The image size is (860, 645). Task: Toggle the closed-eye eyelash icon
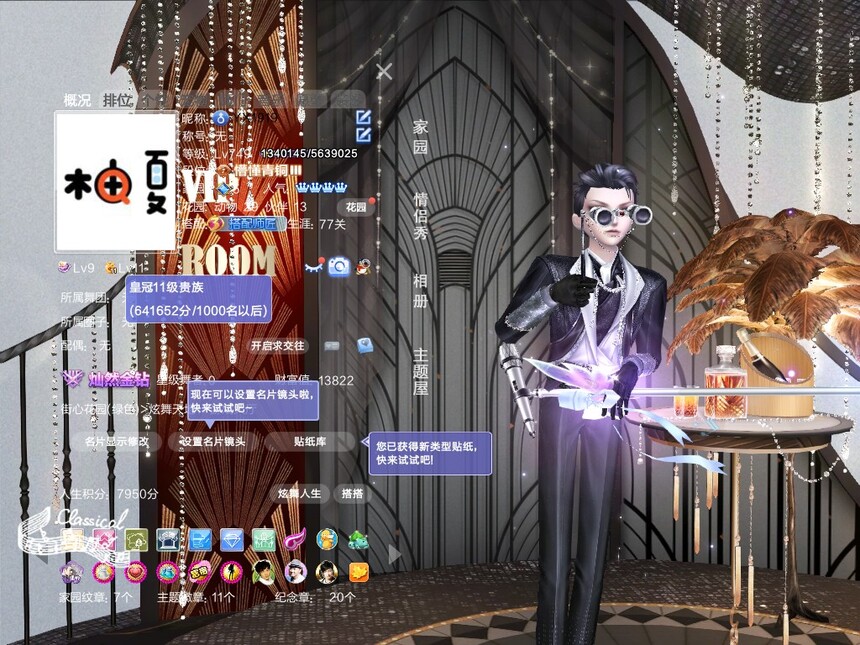[314, 267]
